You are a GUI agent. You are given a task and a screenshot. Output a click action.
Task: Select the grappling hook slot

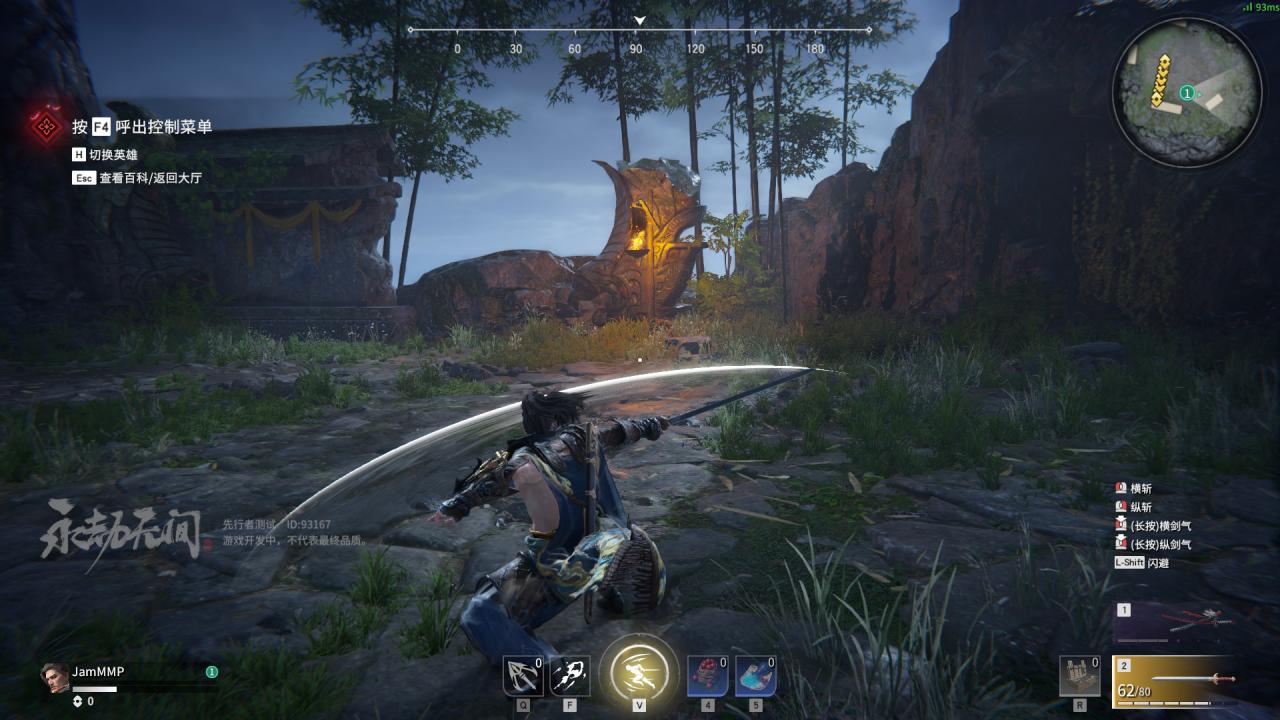pyautogui.click(x=523, y=676)
